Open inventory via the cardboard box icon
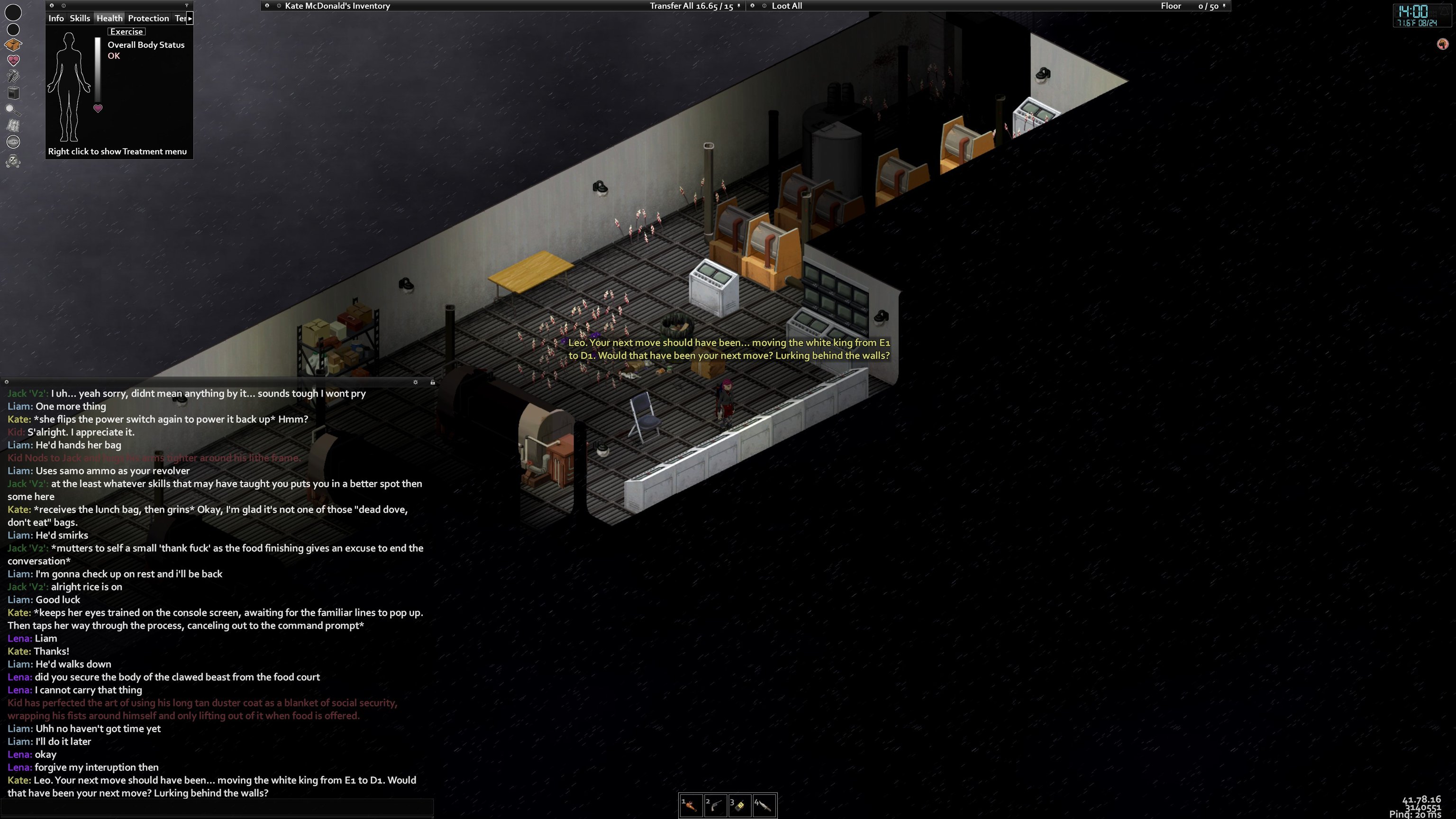 point(13,44)
